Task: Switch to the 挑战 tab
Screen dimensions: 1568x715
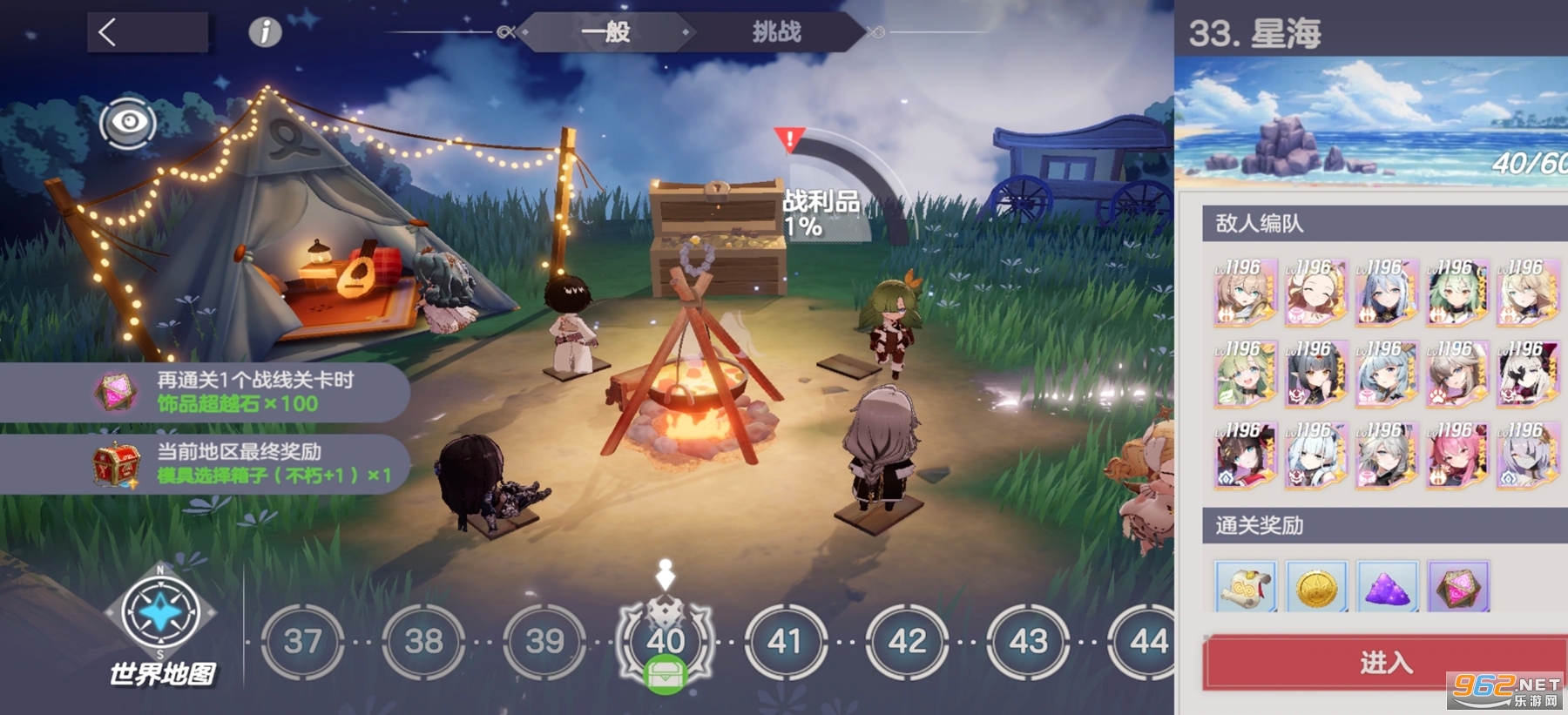Action: click(x=776, y=33)
